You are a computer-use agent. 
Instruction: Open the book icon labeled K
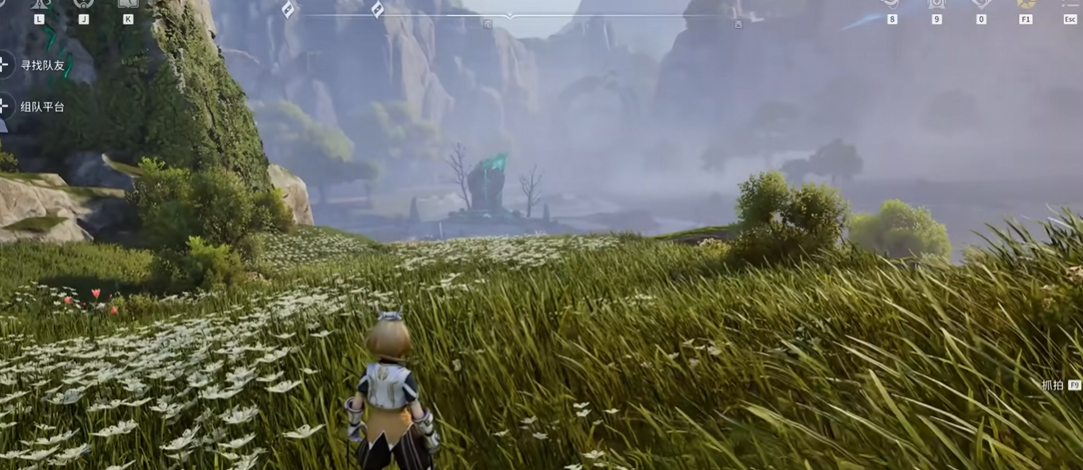point(127,4)
